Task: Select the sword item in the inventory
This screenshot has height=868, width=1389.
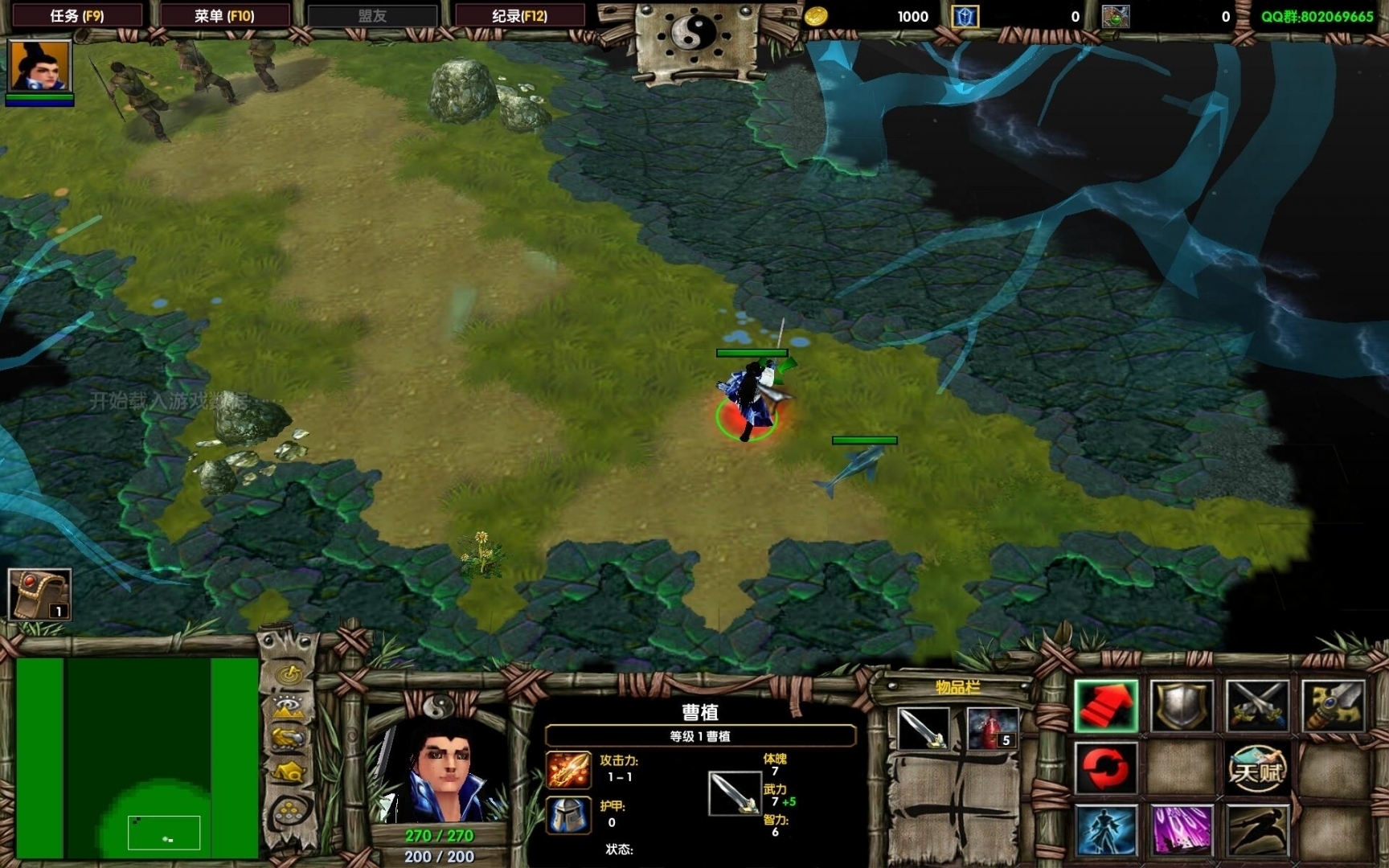Action: click(923, 728)
